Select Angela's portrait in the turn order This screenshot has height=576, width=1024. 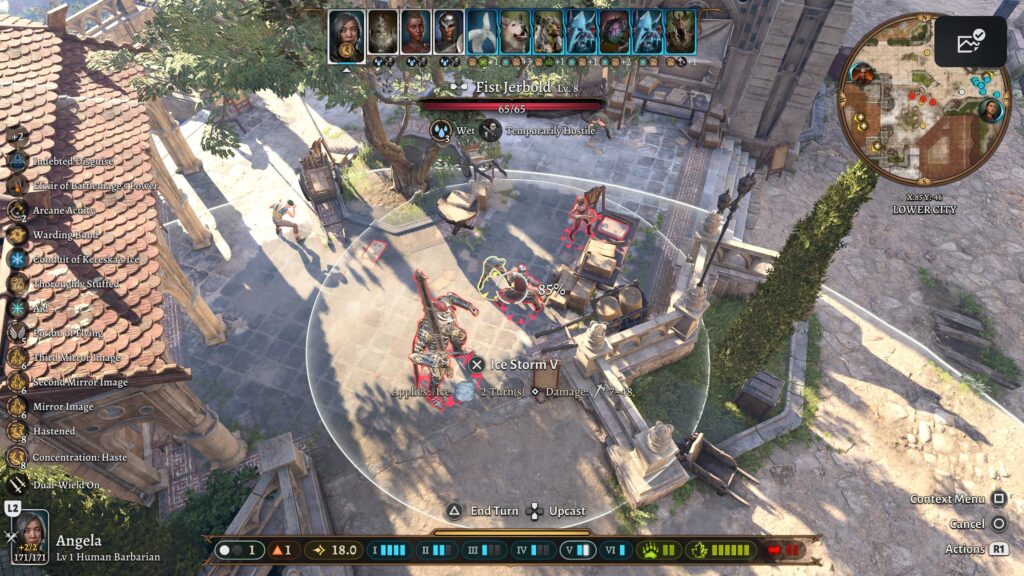click(346, 33)
